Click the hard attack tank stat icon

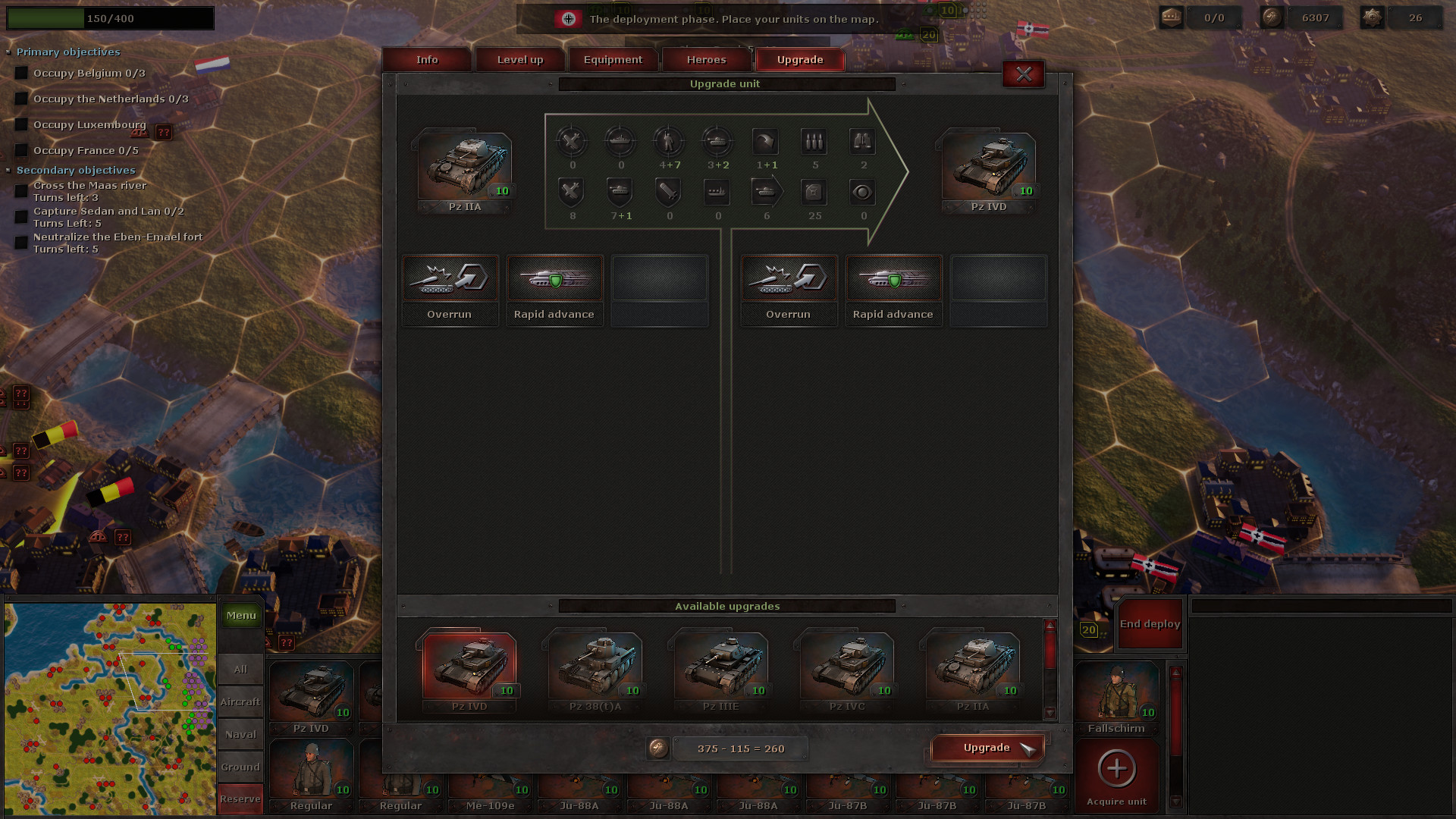[717, 142]
